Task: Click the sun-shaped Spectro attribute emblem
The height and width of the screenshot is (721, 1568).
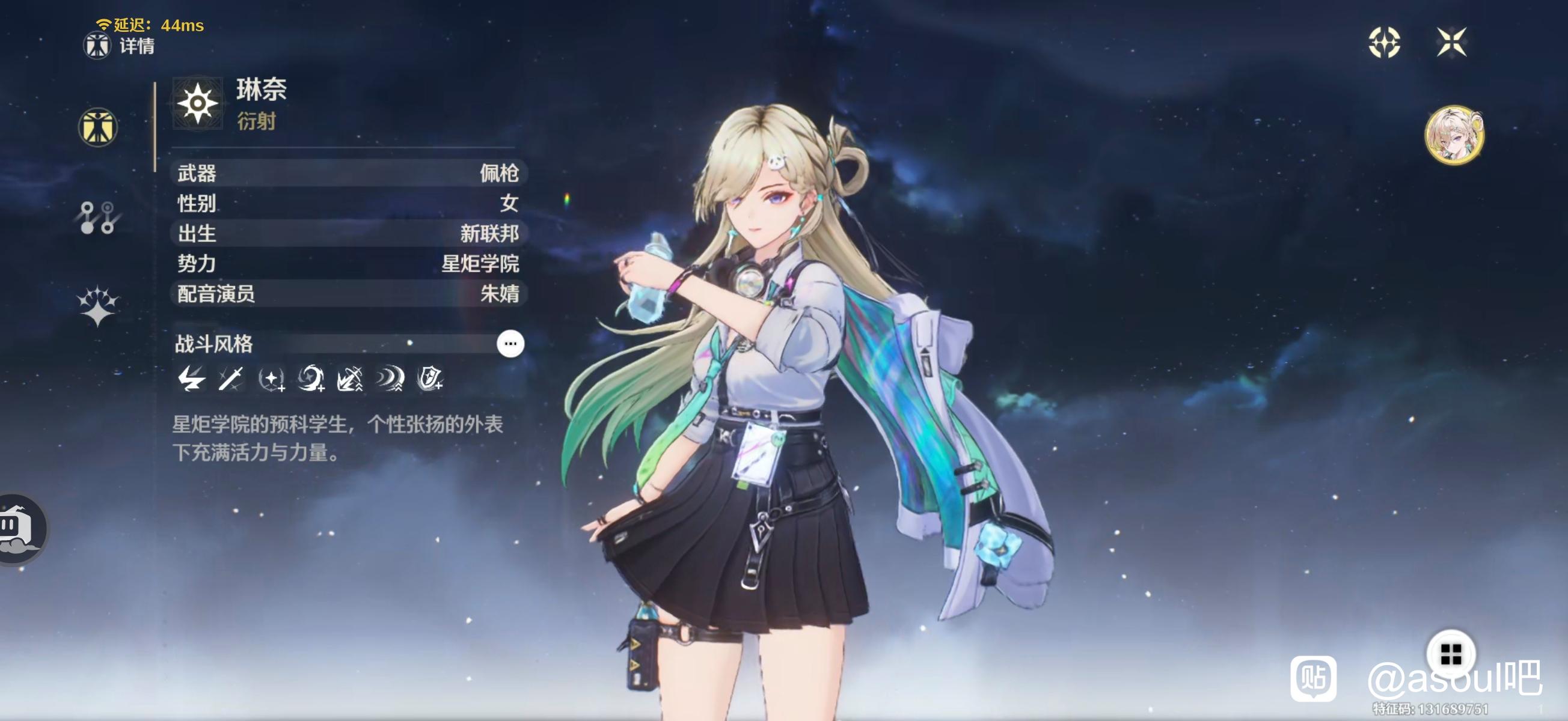Action: click(x=198, y=103)
